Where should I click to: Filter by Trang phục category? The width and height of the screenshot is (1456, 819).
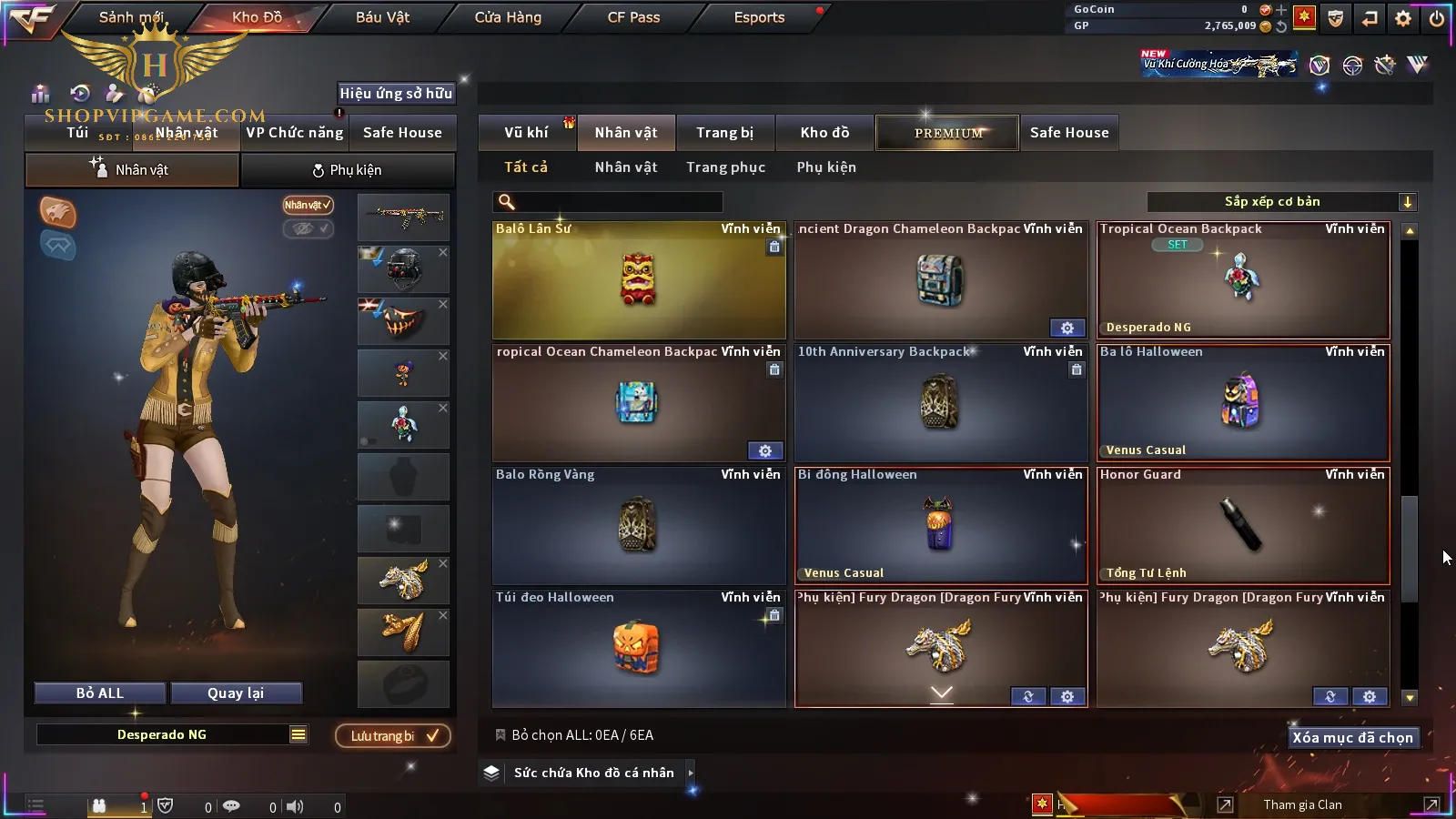725,167
